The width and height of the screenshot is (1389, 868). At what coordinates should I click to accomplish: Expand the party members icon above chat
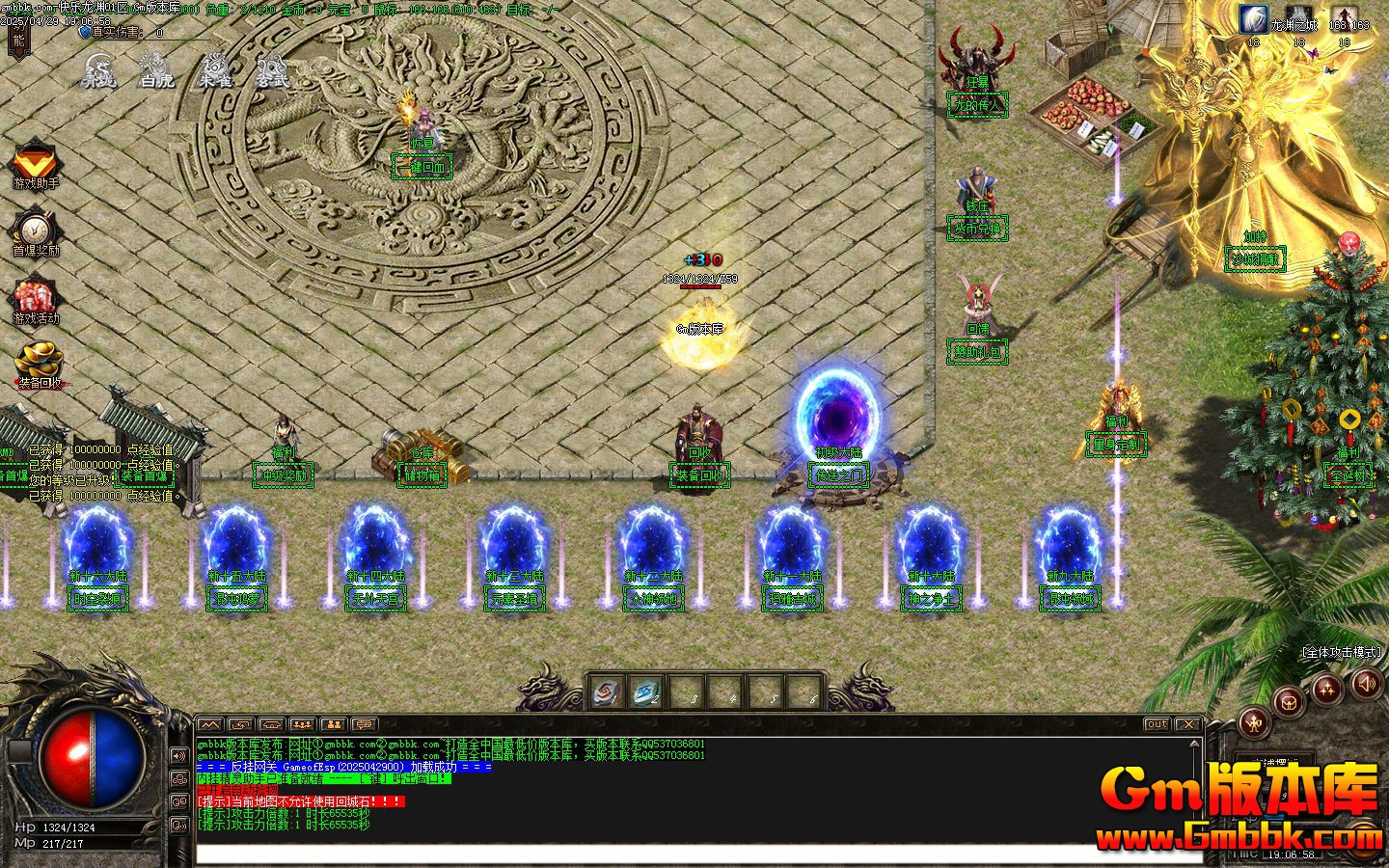302,724
